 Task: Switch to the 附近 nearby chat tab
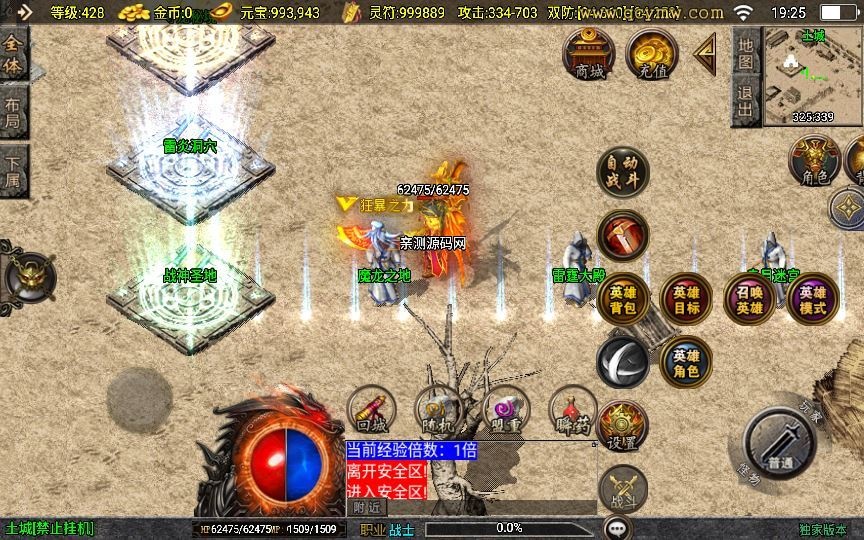pos(368,507)
